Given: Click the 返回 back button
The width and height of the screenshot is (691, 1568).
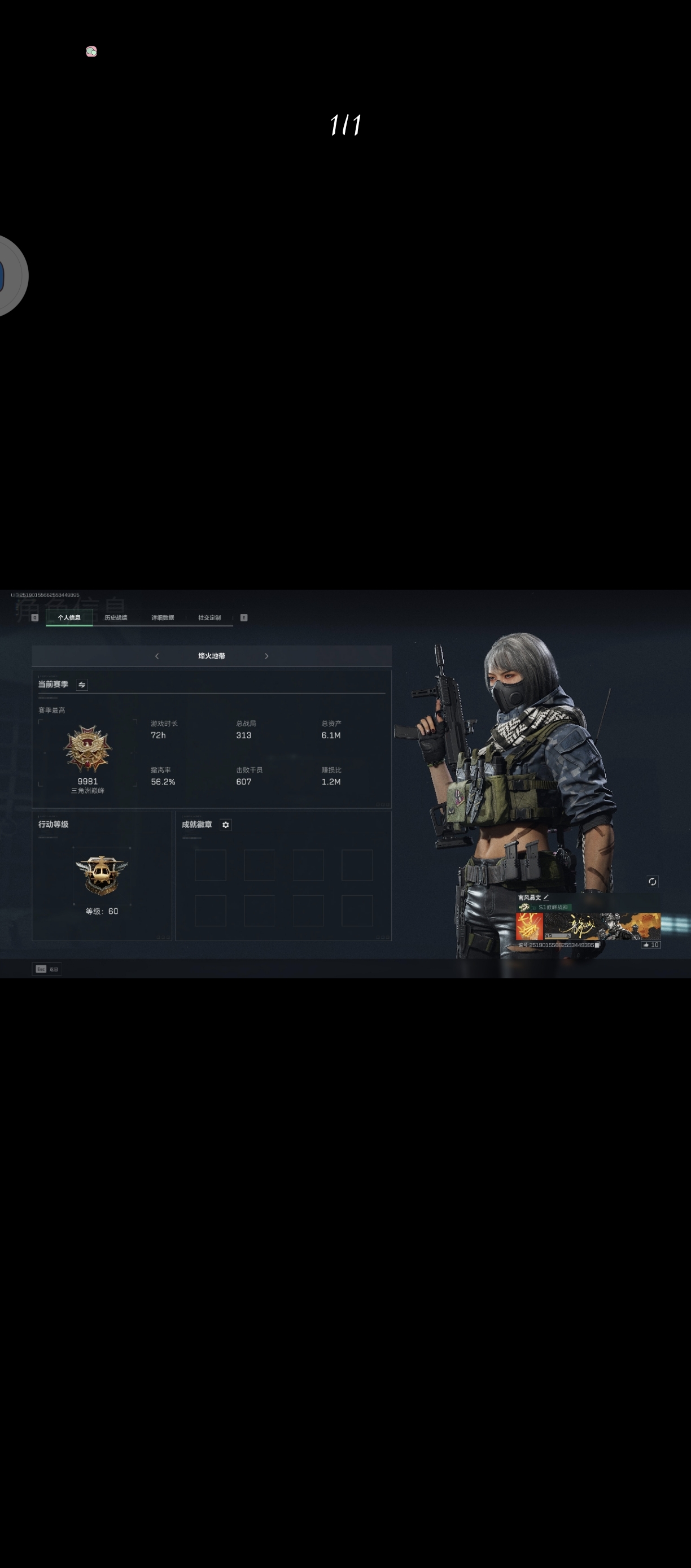Looking at the screenshot, I should [47, 969].
